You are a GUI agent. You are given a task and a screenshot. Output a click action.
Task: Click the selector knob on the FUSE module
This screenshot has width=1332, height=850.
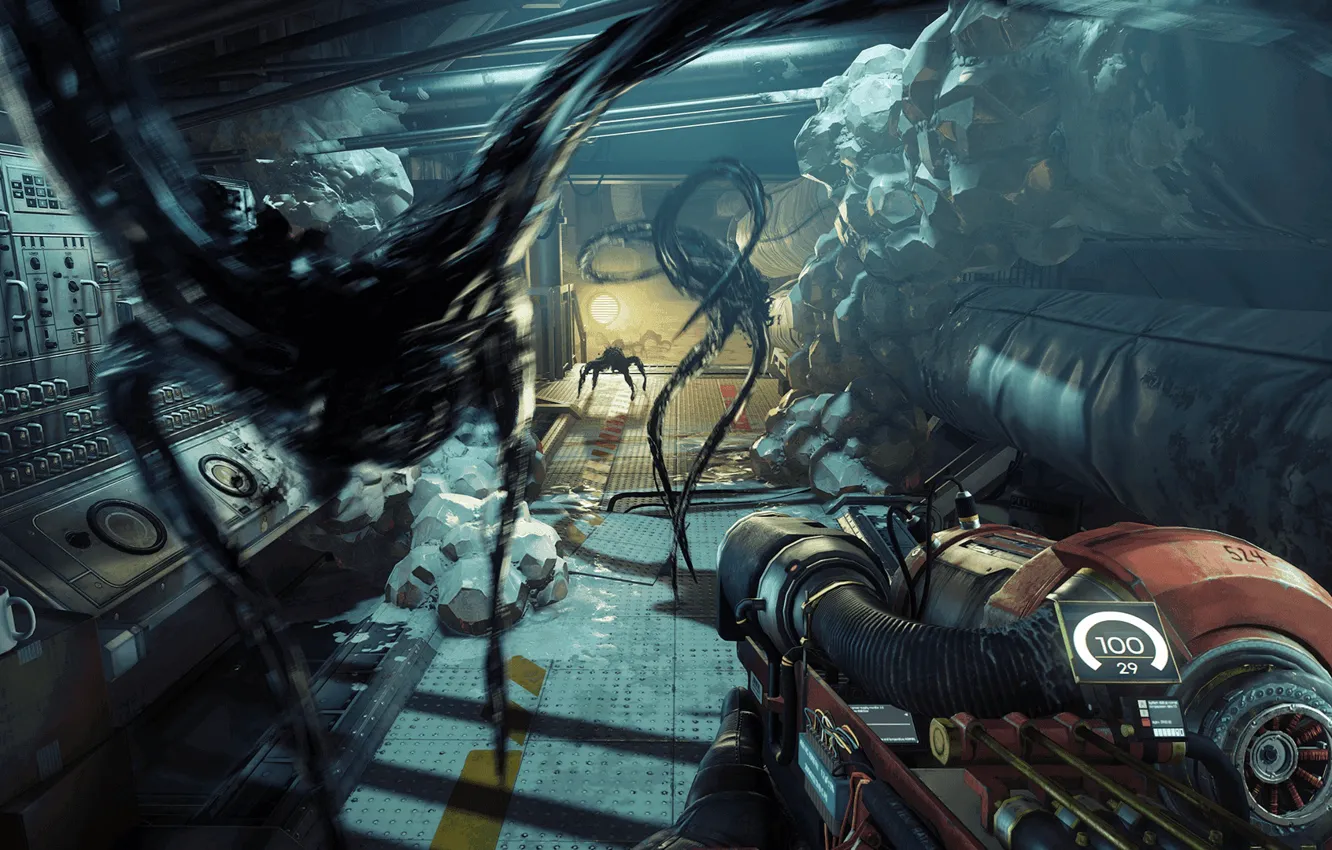pos(69,262)
